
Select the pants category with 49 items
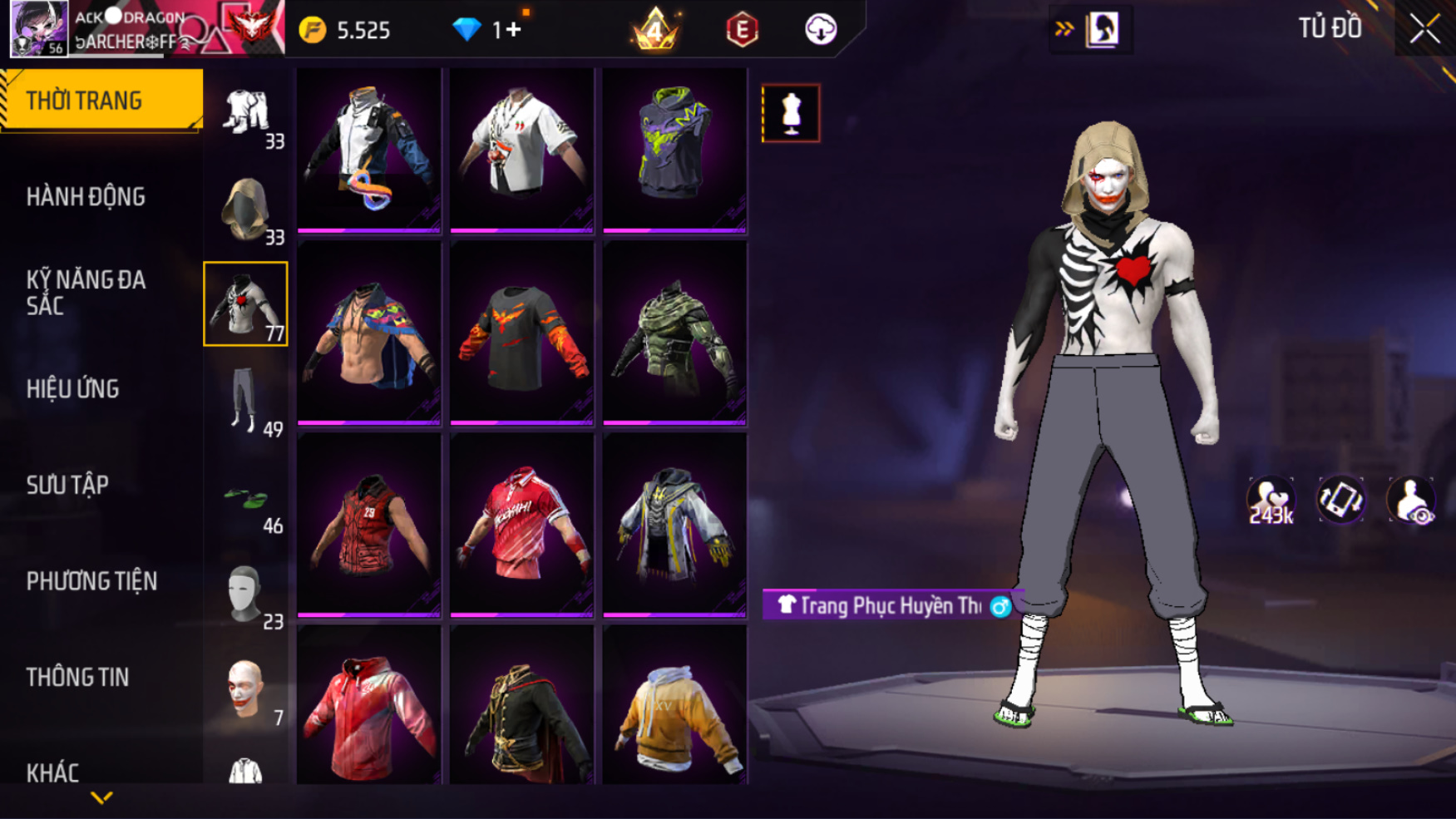click(x=246, y=401)
